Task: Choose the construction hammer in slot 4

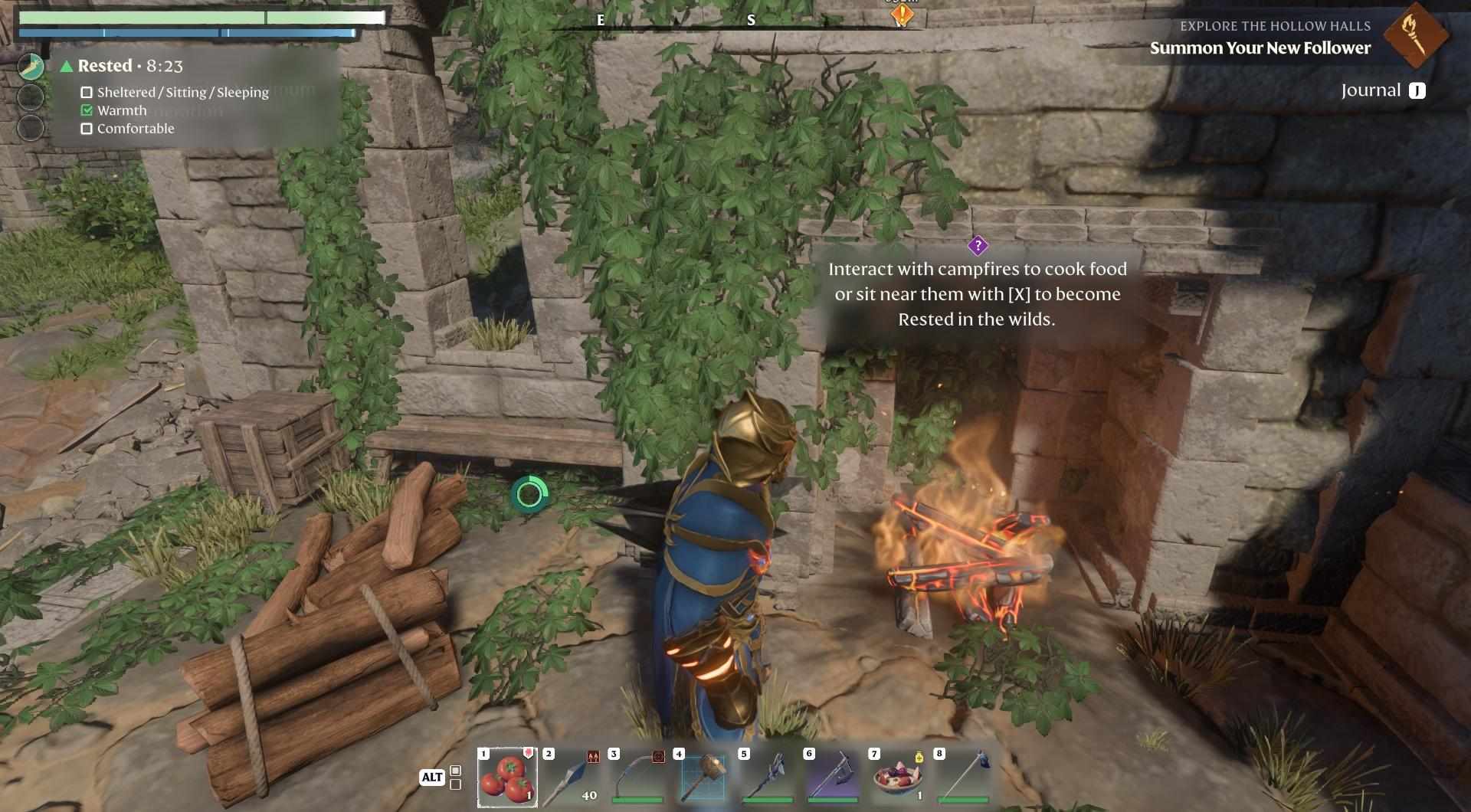Action: [703, 777]
